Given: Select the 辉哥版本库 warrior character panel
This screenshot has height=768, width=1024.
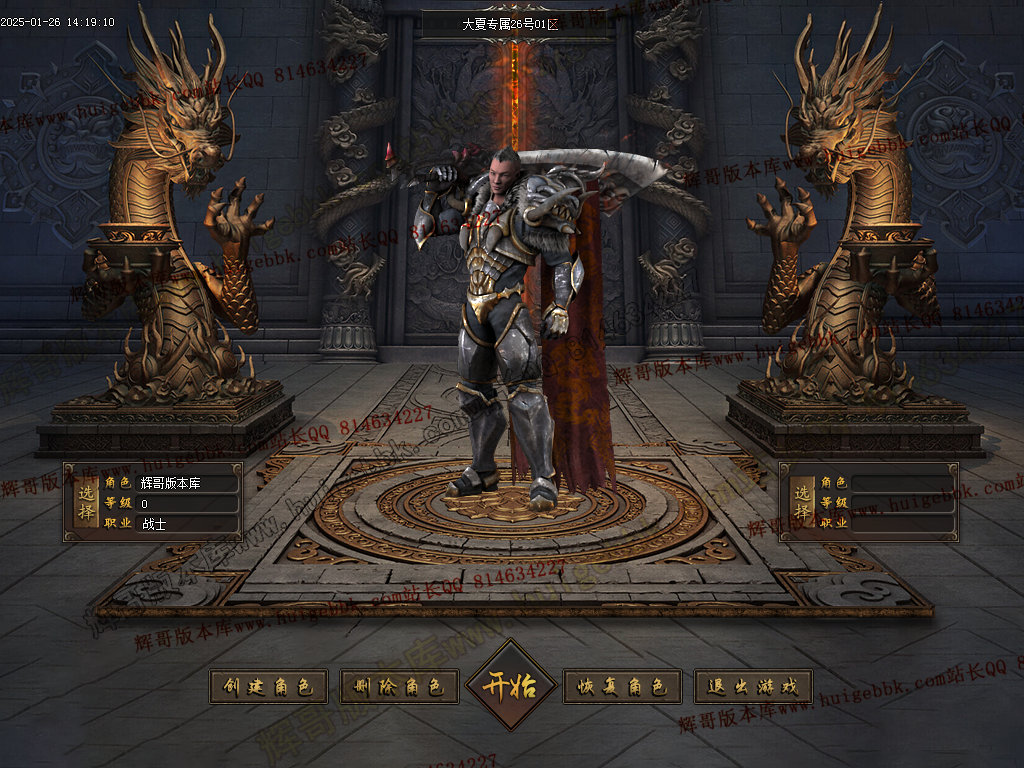Looking at the screenshot, I should (153, 502).
